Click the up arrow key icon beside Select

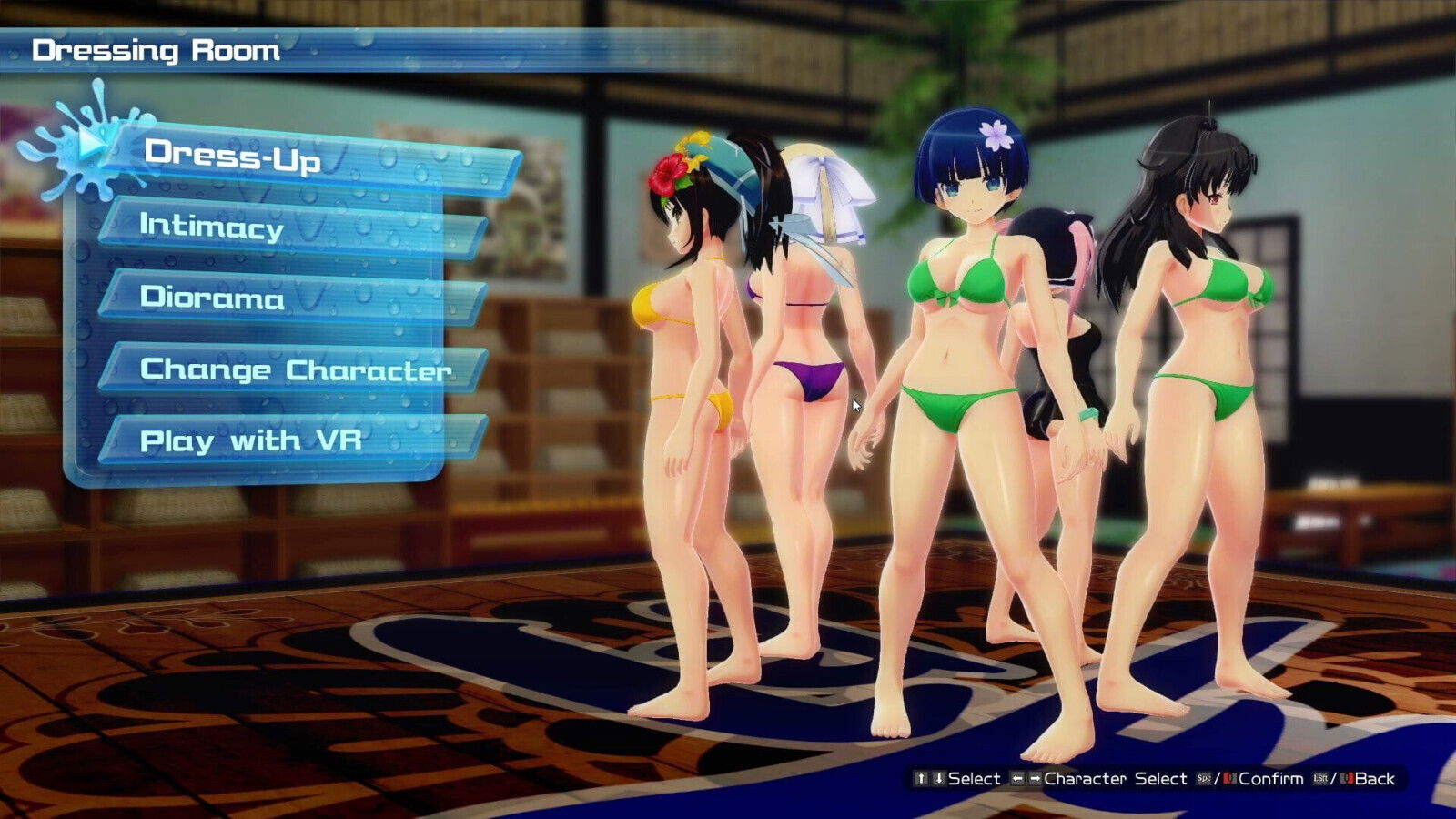point(922,779)
